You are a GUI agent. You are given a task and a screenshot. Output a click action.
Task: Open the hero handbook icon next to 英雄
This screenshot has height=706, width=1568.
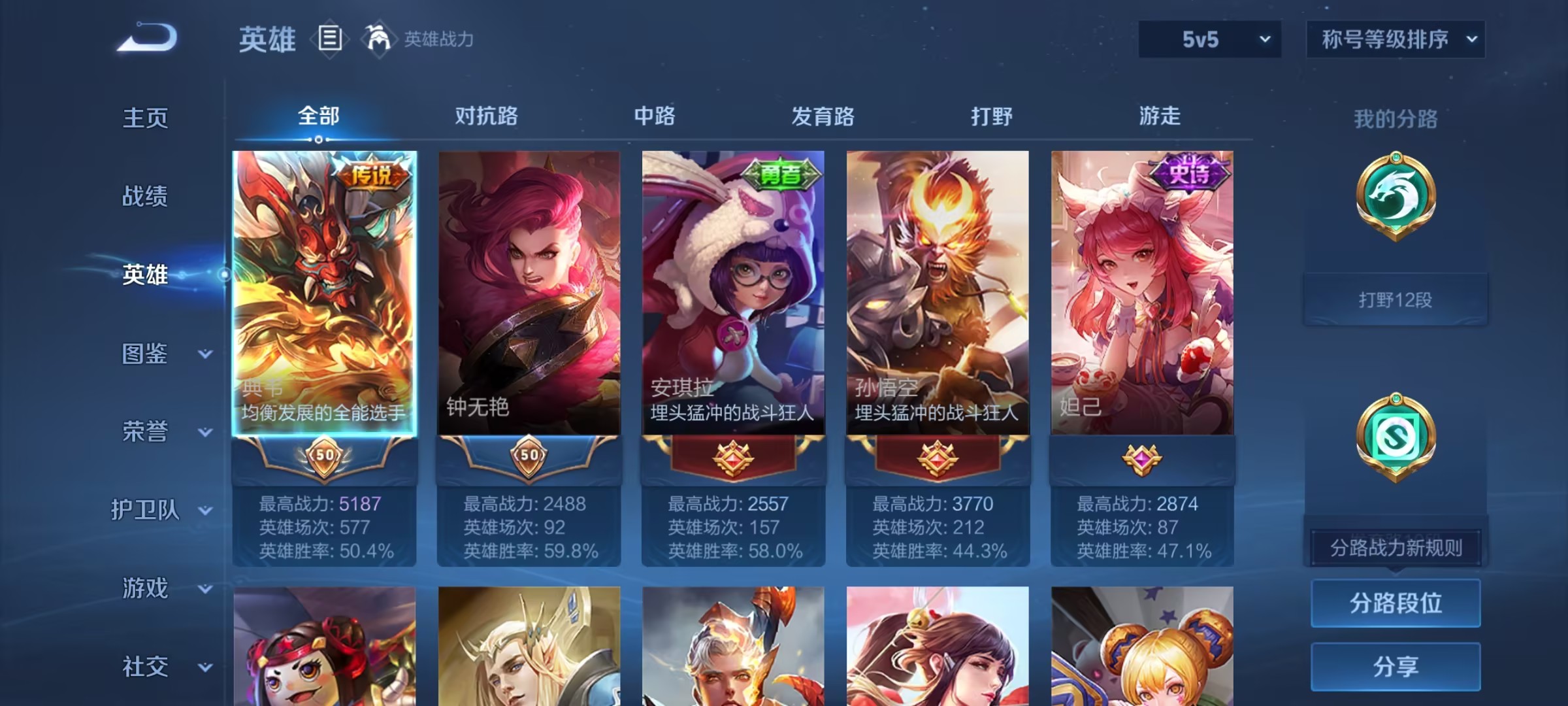330,39
